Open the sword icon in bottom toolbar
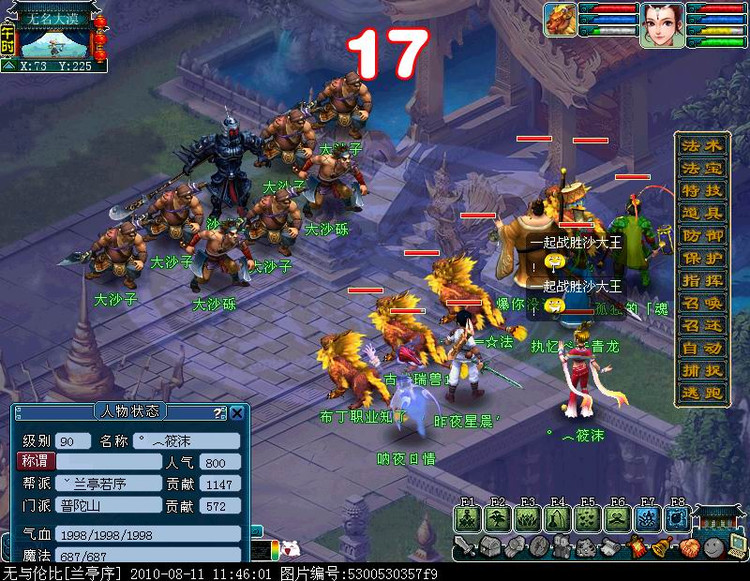Viewport: 750px width, 581px height. pyautogui.click(x=465, y=547)
